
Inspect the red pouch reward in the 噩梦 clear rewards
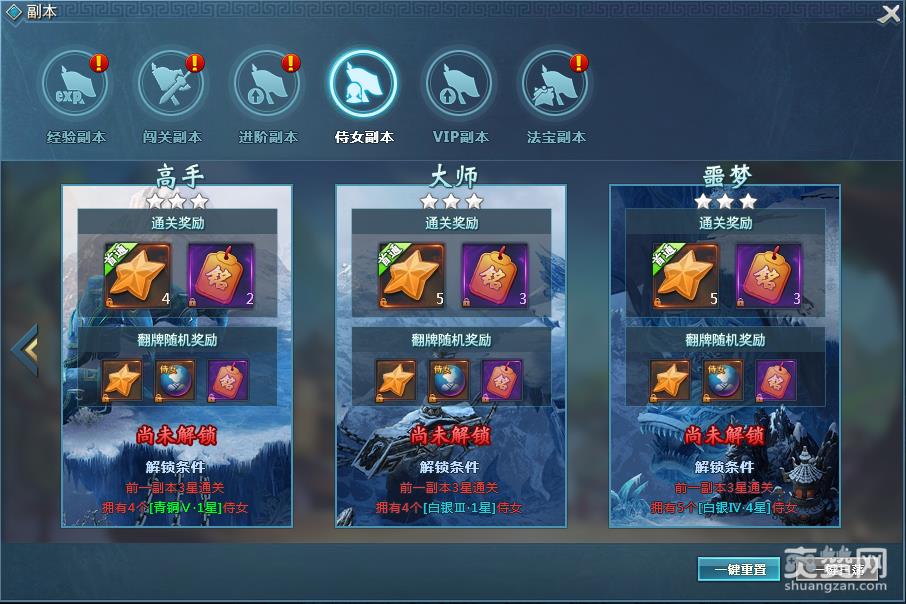tap(769, 274)
